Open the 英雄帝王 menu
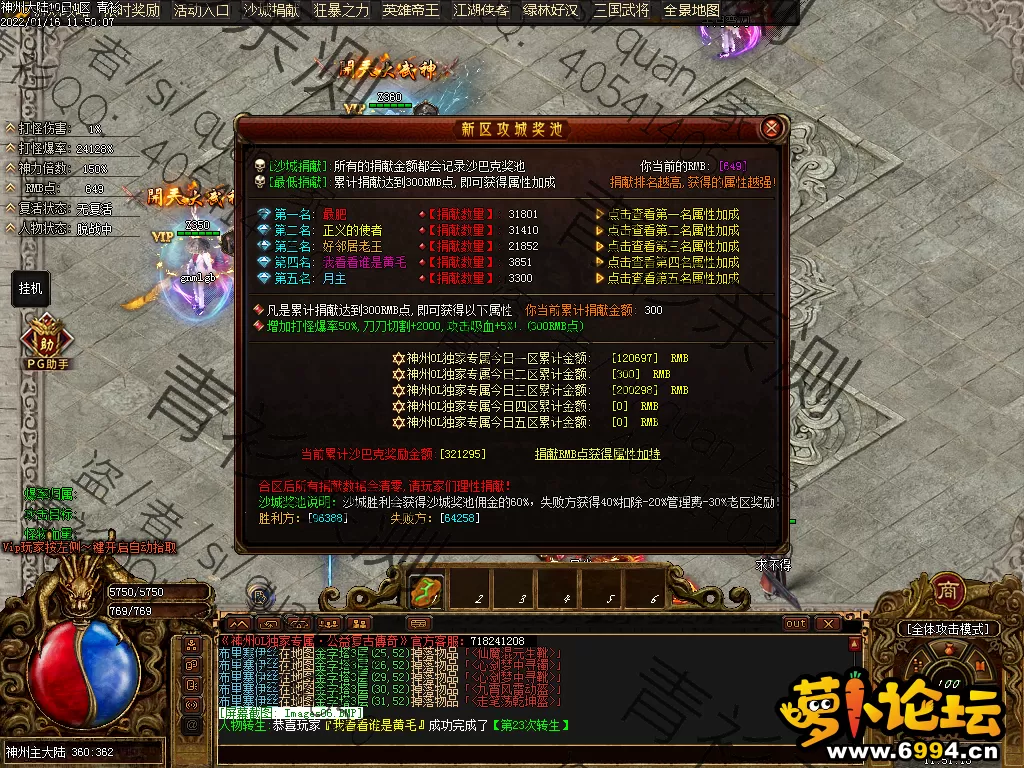The width and height of the screenshot is (1024, 768). 411,11
